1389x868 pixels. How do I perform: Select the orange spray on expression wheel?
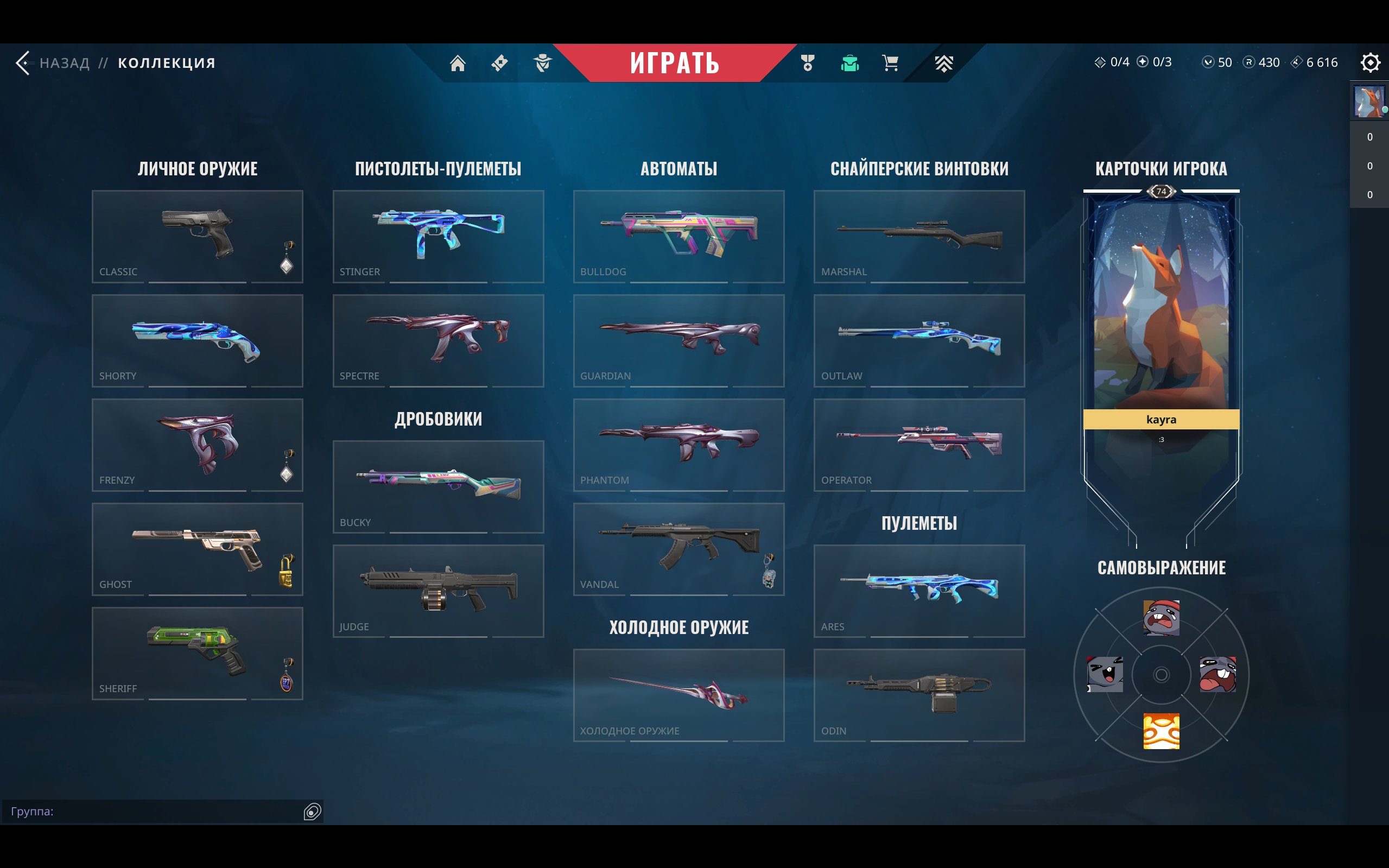click(x=1160, y=731)
